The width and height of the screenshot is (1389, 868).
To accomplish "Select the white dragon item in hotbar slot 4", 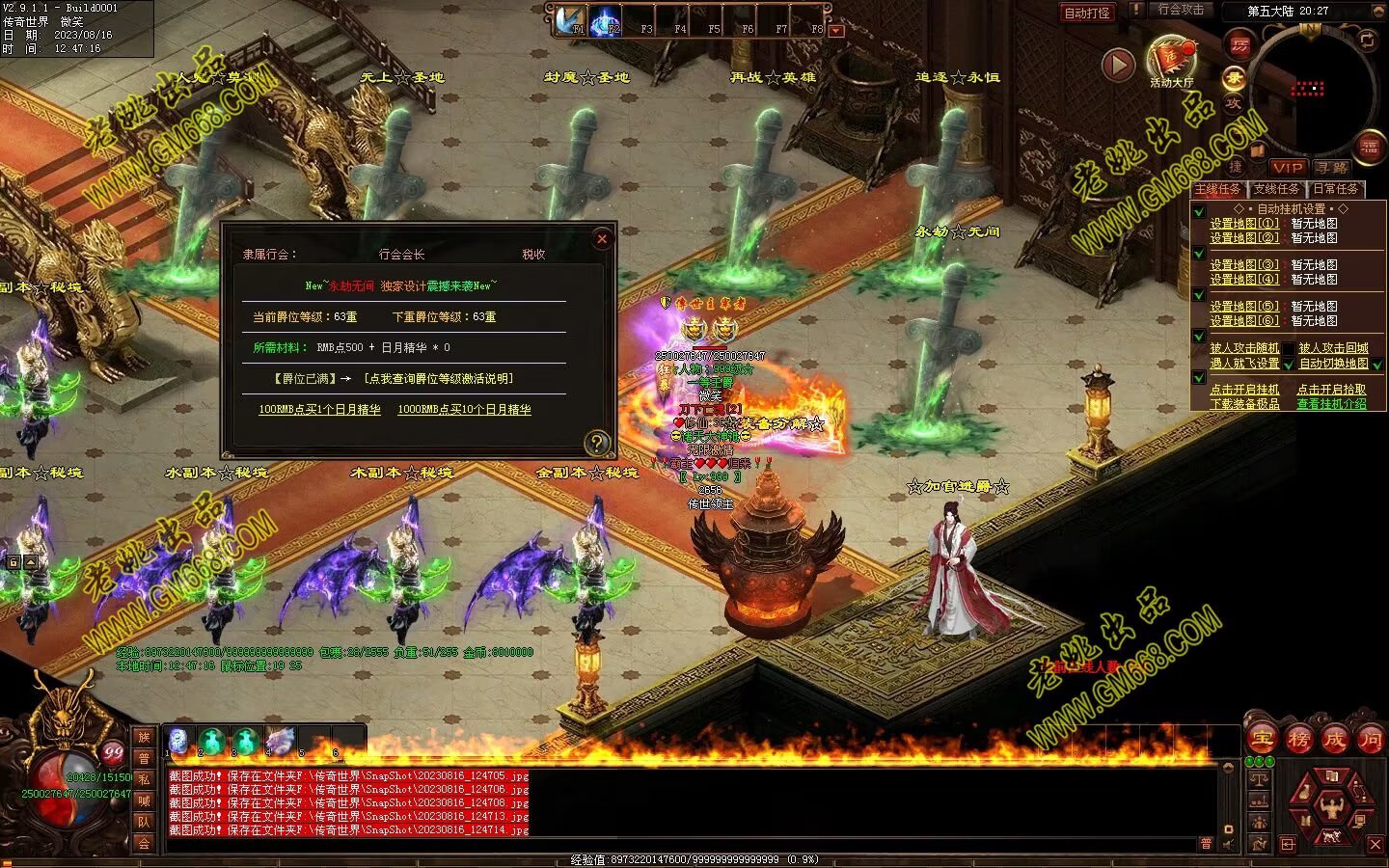I will pyautogui.click(x=280, y=742).
